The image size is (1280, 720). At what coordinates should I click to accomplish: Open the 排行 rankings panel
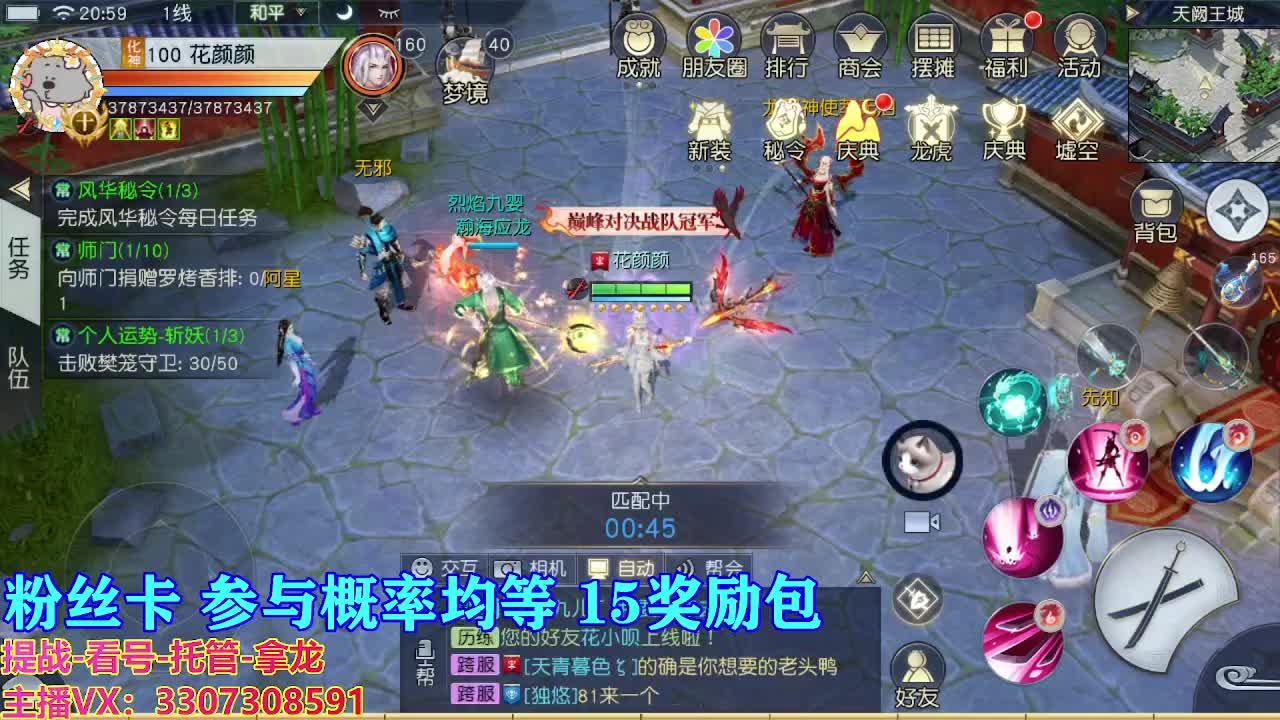click(786, 47)
